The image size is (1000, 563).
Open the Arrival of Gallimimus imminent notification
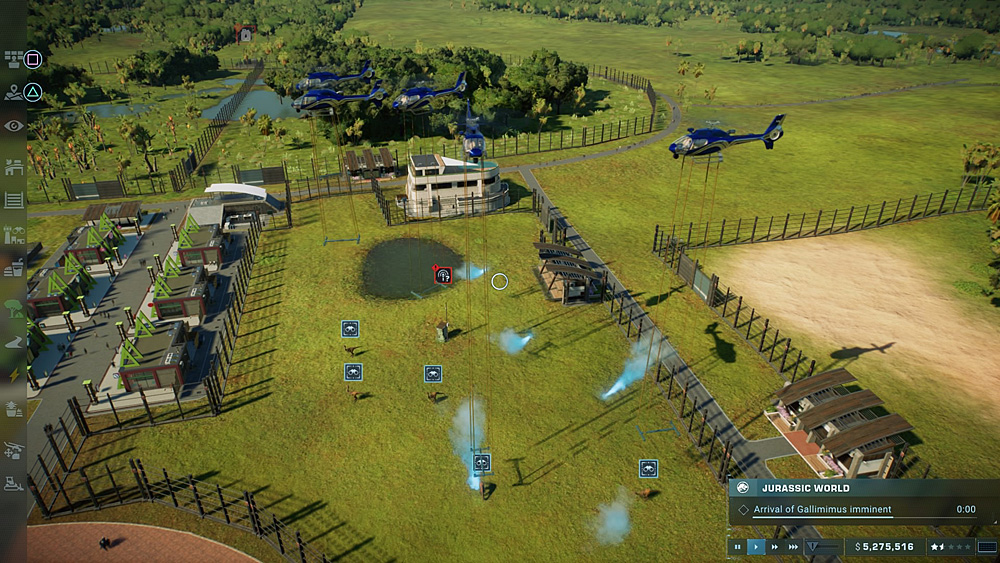coord(822,509)
